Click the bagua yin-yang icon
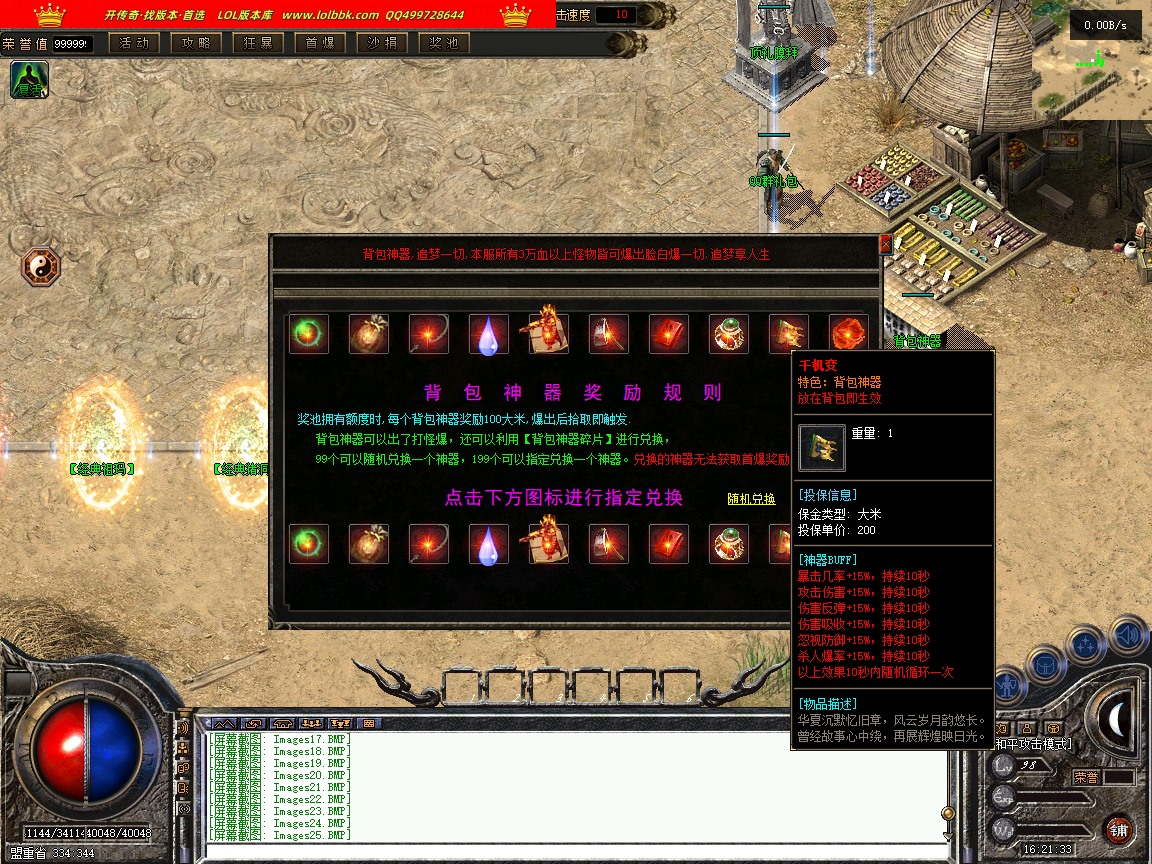 (41, 267)
